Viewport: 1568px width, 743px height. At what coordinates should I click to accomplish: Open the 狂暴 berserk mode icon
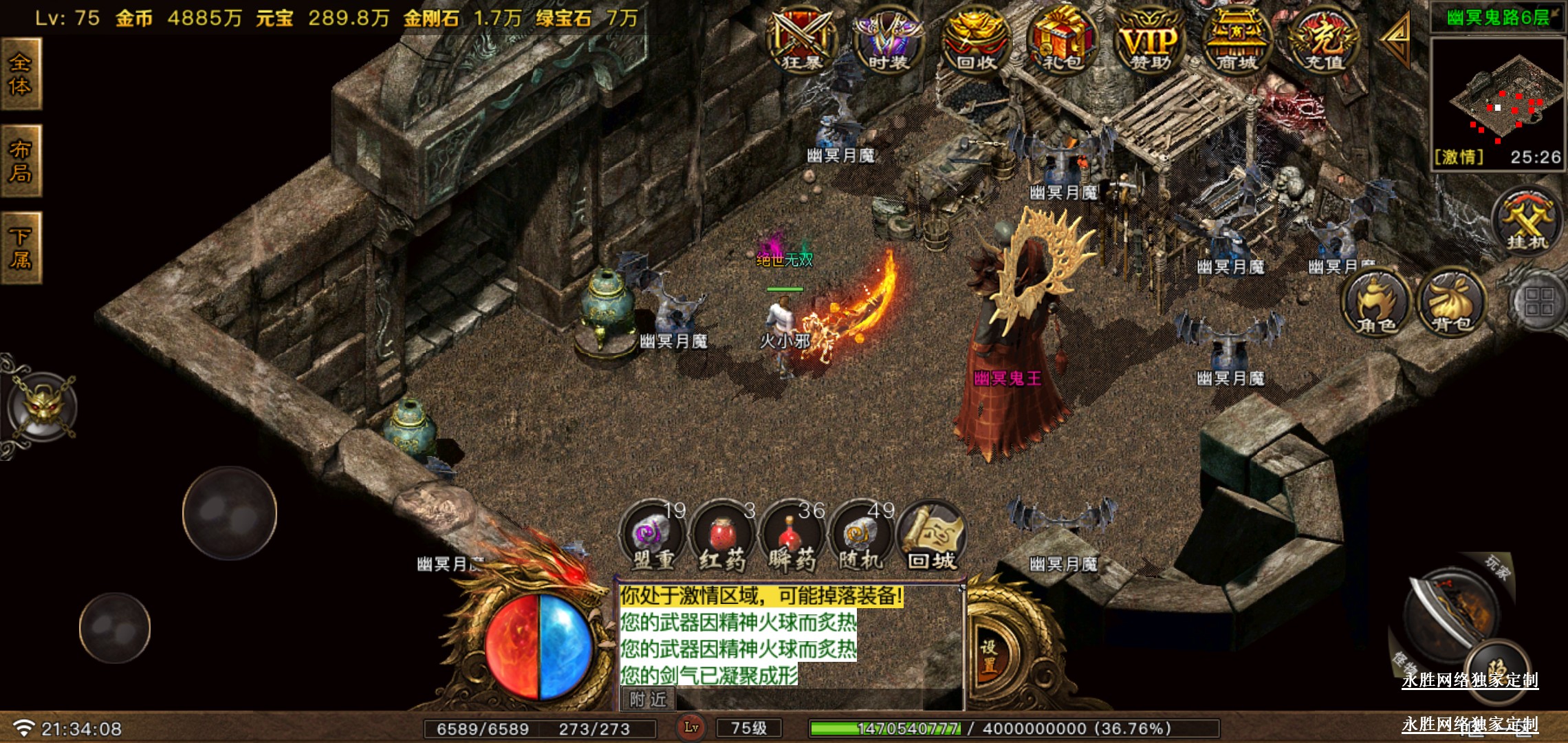802,40
